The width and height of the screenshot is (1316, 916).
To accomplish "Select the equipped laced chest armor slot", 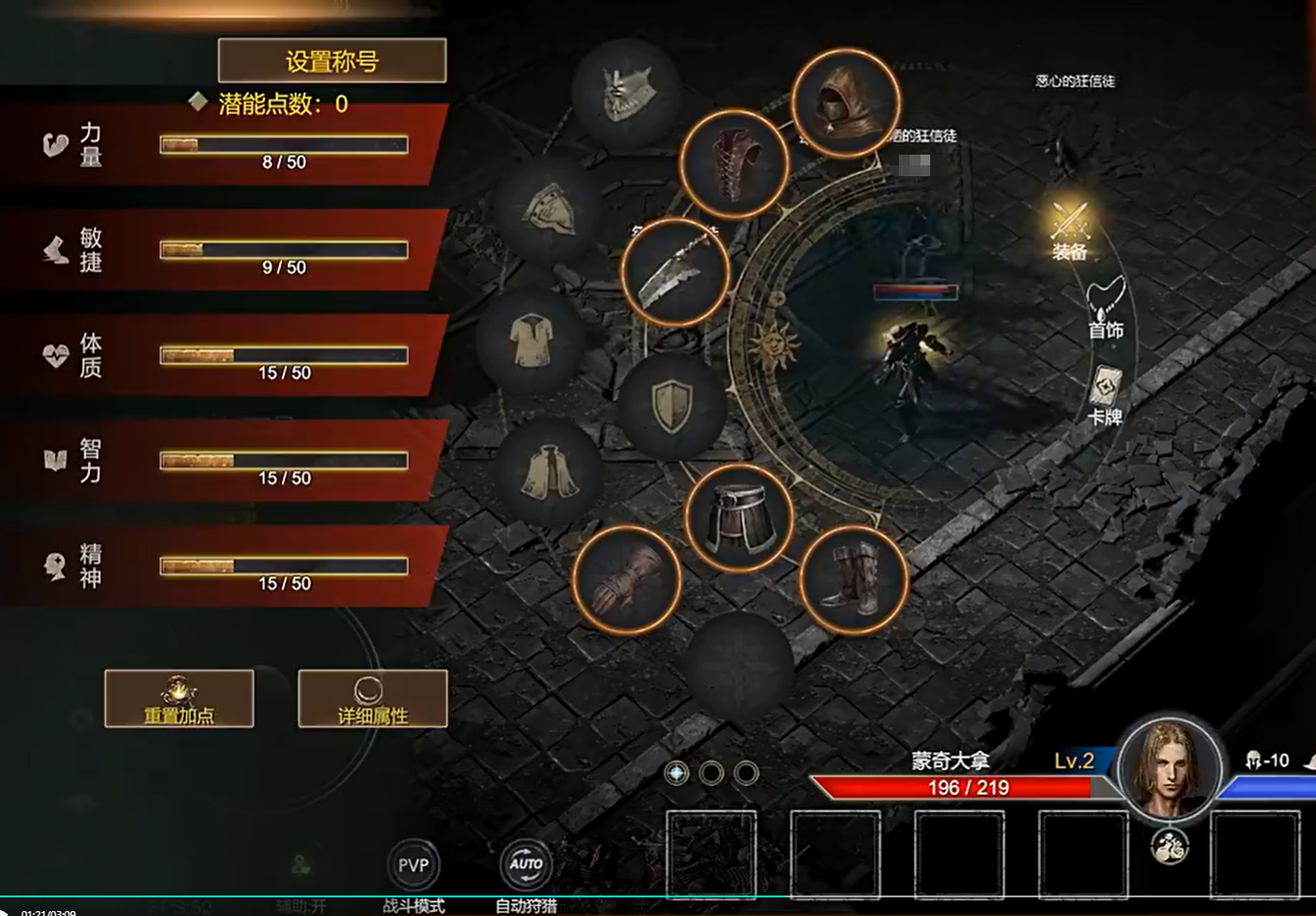I will coord(734,163).
